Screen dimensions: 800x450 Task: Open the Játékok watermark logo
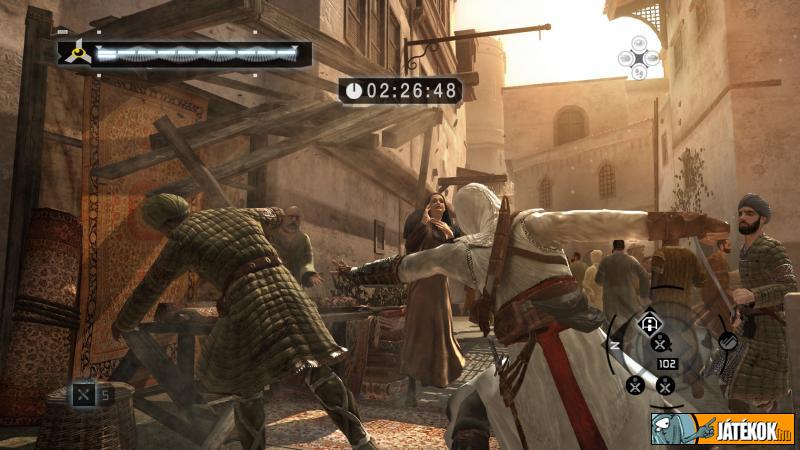[722, 428]
